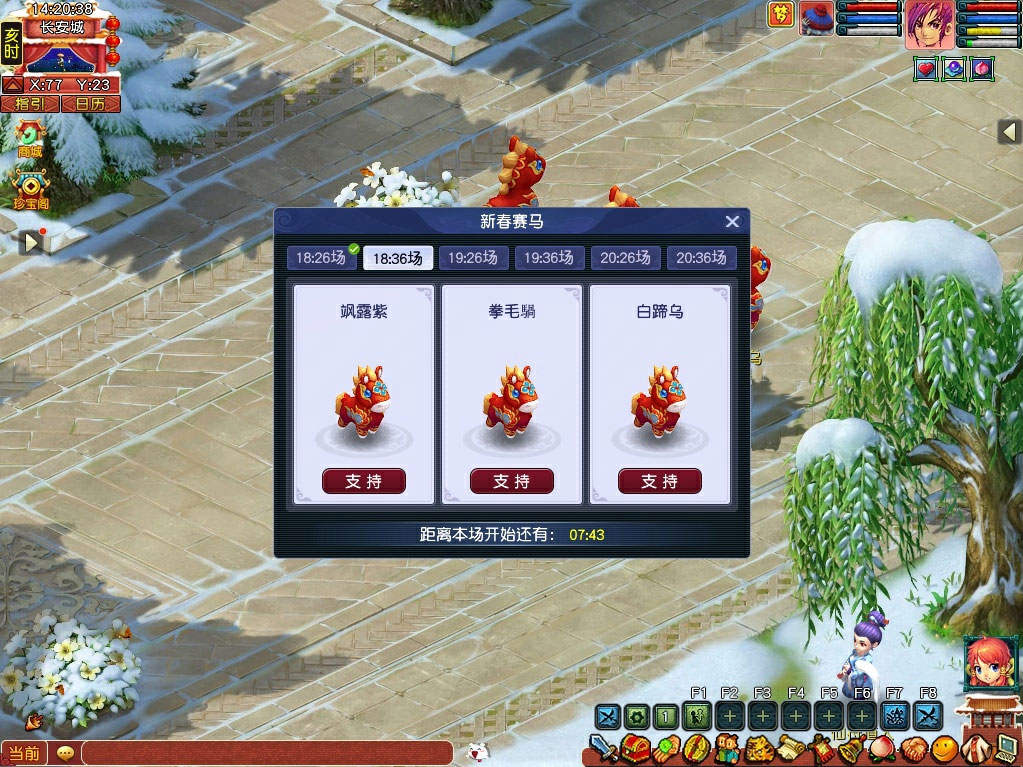Viewport: 1023px width, 767px height.
Task: Click 支持 under horse 白蹄乌
Action: pos(660,481)
